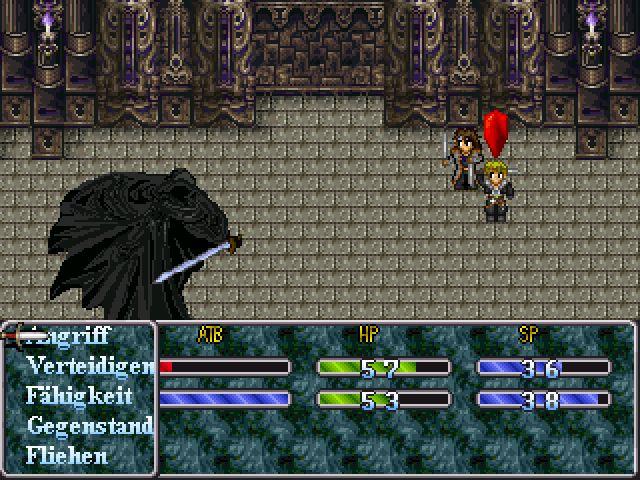Choose Verteidigen from the battle menu
This screenshot has height=480, width=640.
90,366
